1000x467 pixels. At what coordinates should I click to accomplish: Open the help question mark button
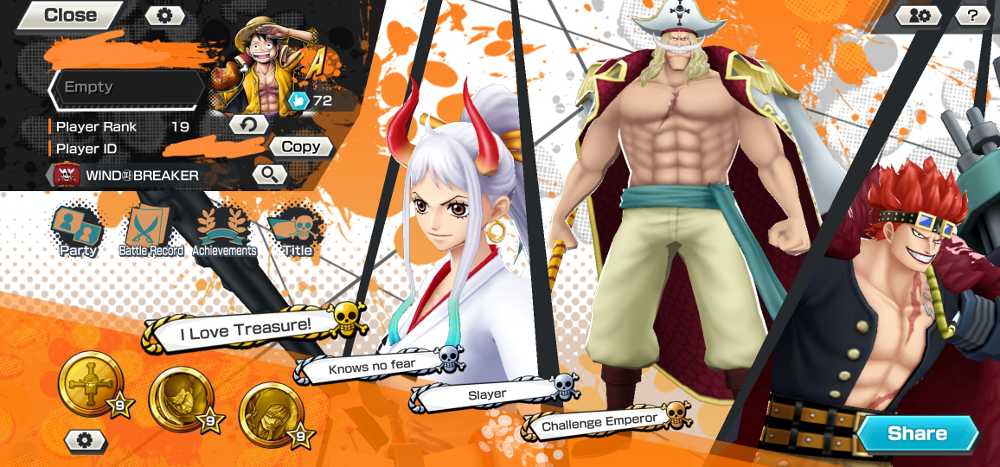(972, 15)
